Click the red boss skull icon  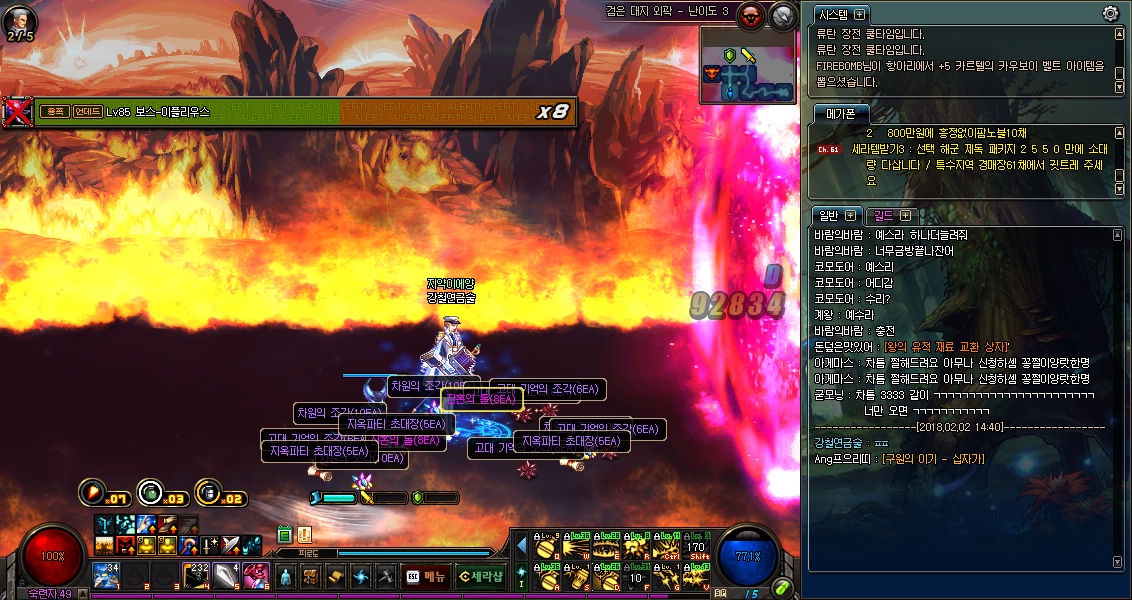[x=749, y=15]
